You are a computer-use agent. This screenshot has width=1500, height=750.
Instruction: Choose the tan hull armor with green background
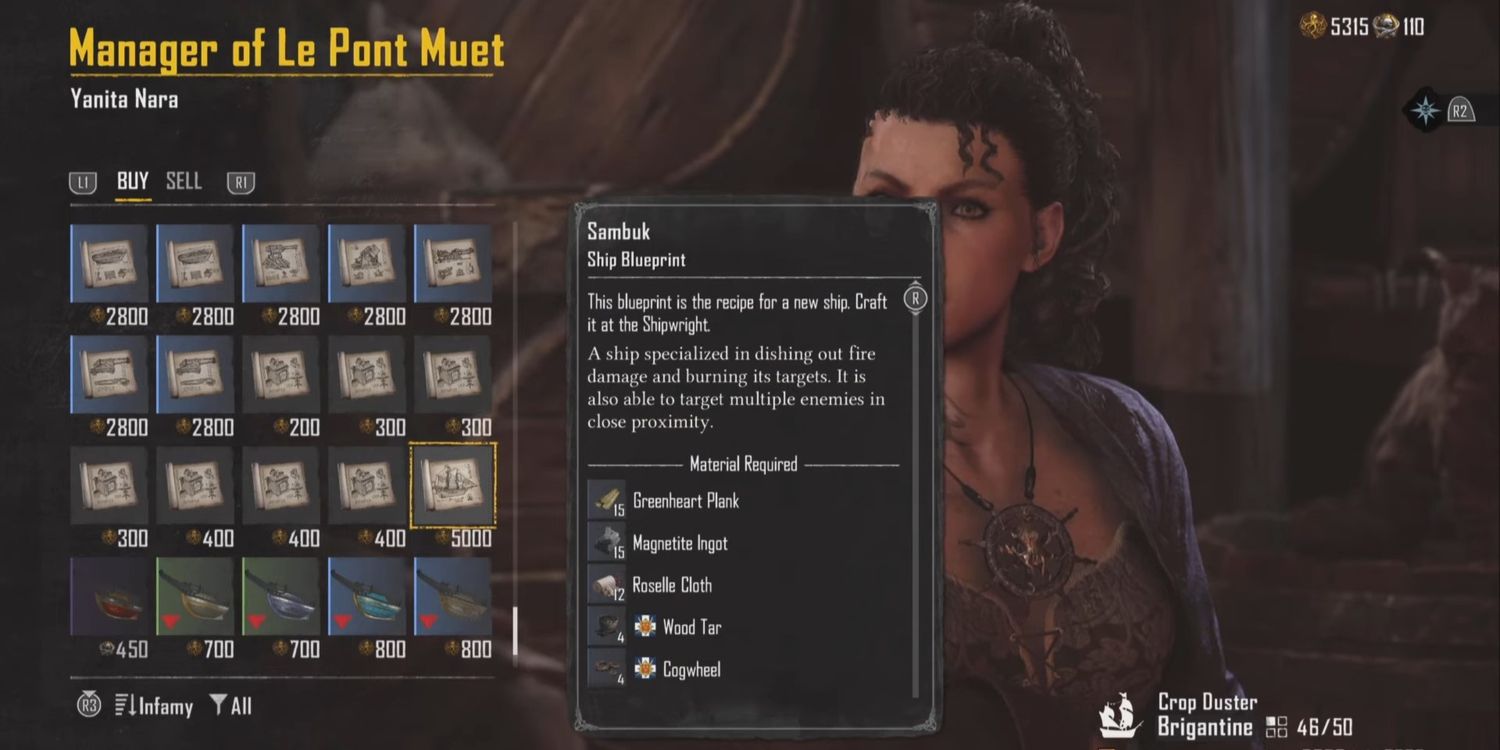pyautogui.click(x=195, y=596)
